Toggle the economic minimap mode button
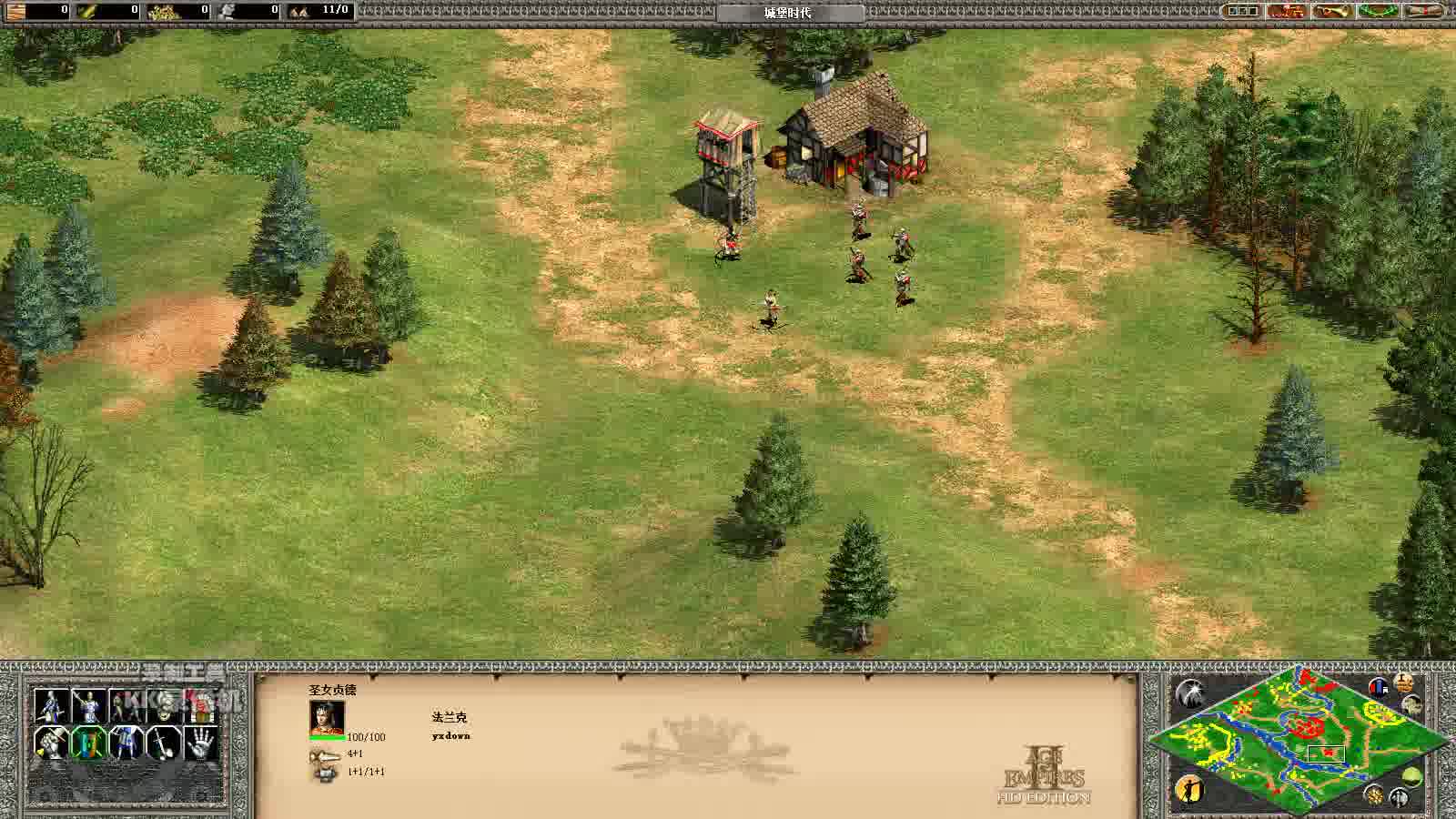The width and height of the screenshot is (1456, 819). [x=1404, y=682]
